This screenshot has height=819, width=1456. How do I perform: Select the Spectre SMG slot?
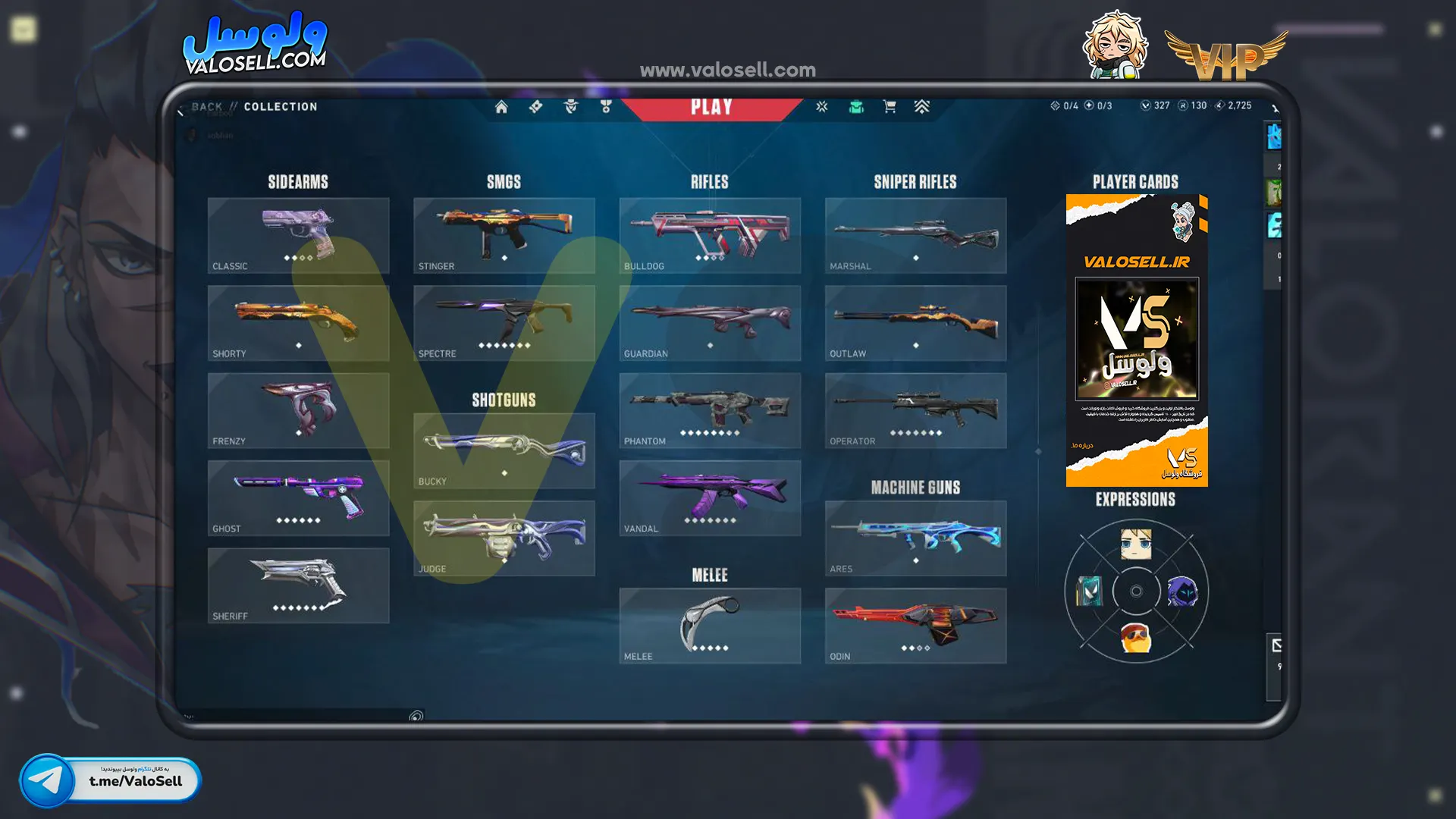[504, 322]
